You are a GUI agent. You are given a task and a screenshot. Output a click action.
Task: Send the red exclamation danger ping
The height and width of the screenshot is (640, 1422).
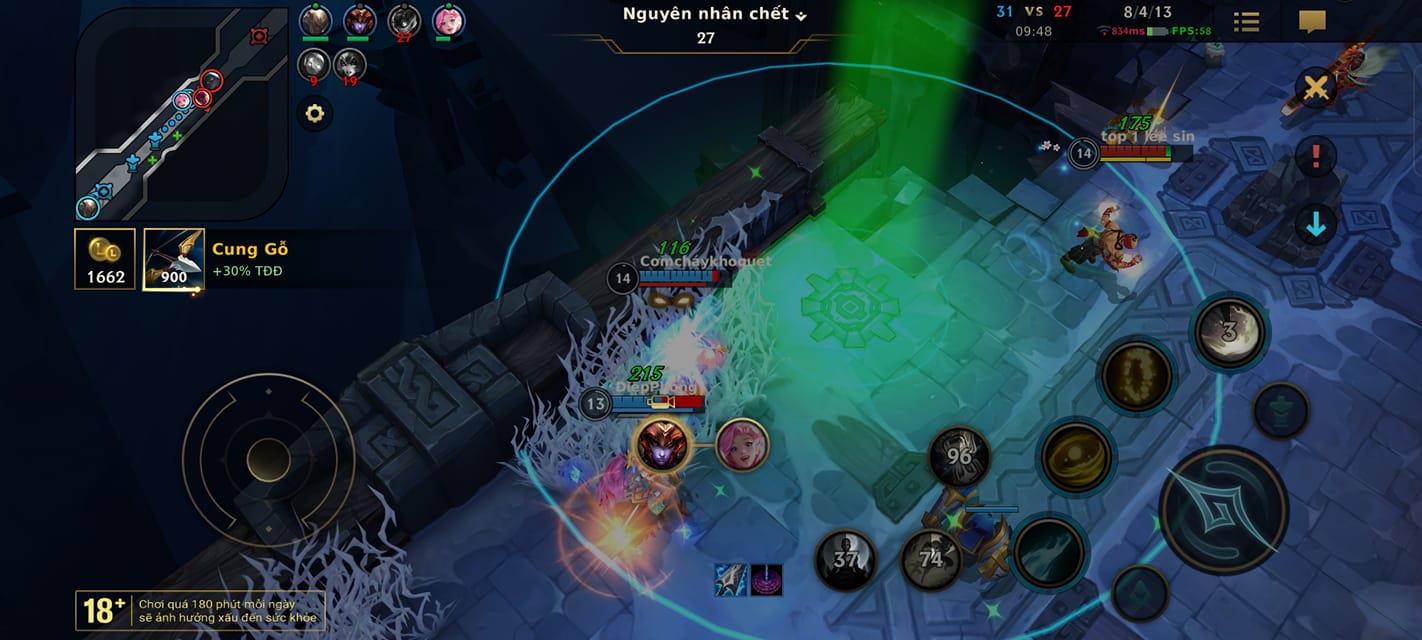point(1316,156)
